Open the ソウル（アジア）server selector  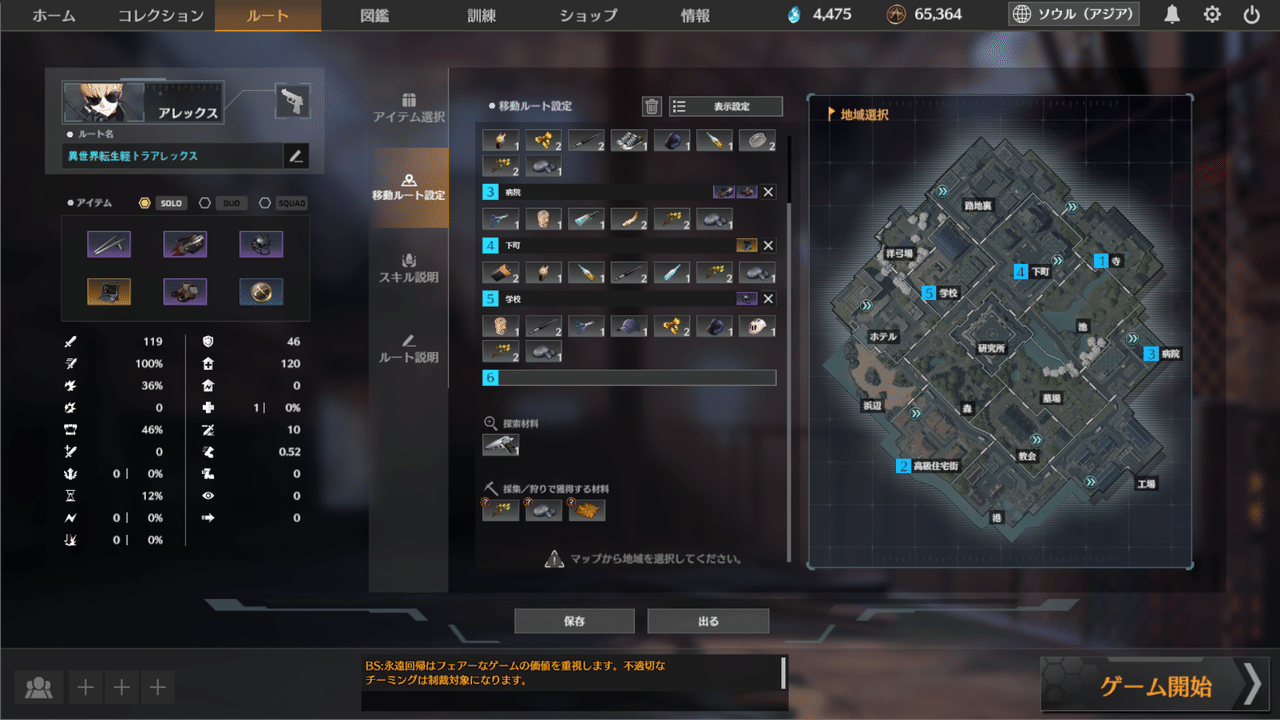coord(1072,15)
